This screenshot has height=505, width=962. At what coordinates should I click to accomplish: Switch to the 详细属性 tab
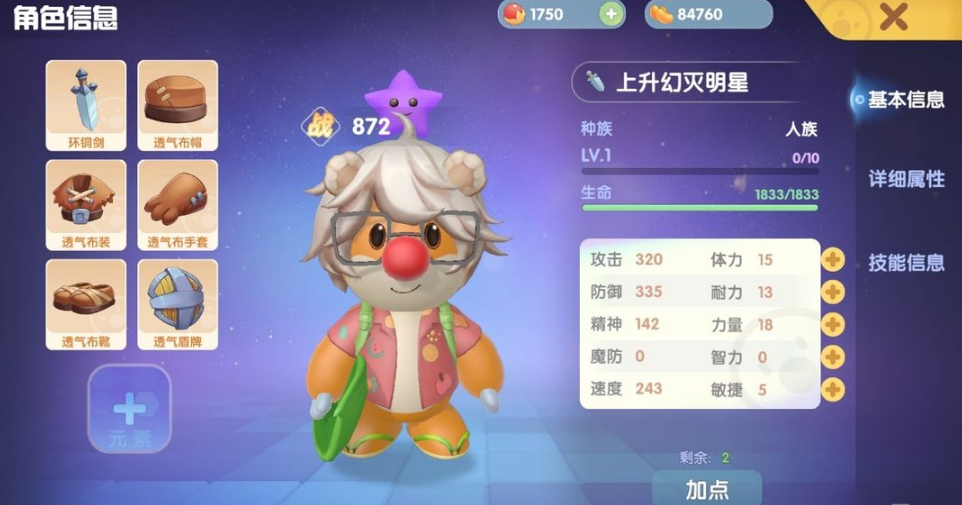[x=906, y=180]
